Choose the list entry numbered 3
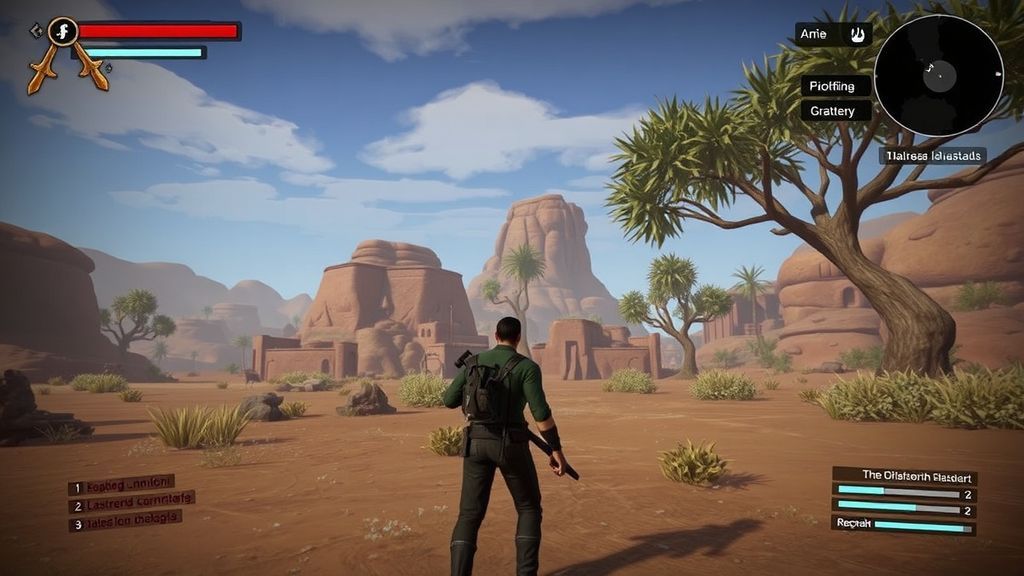The height and width of the screenshot is (576, 1024). (x=125, y=520)
